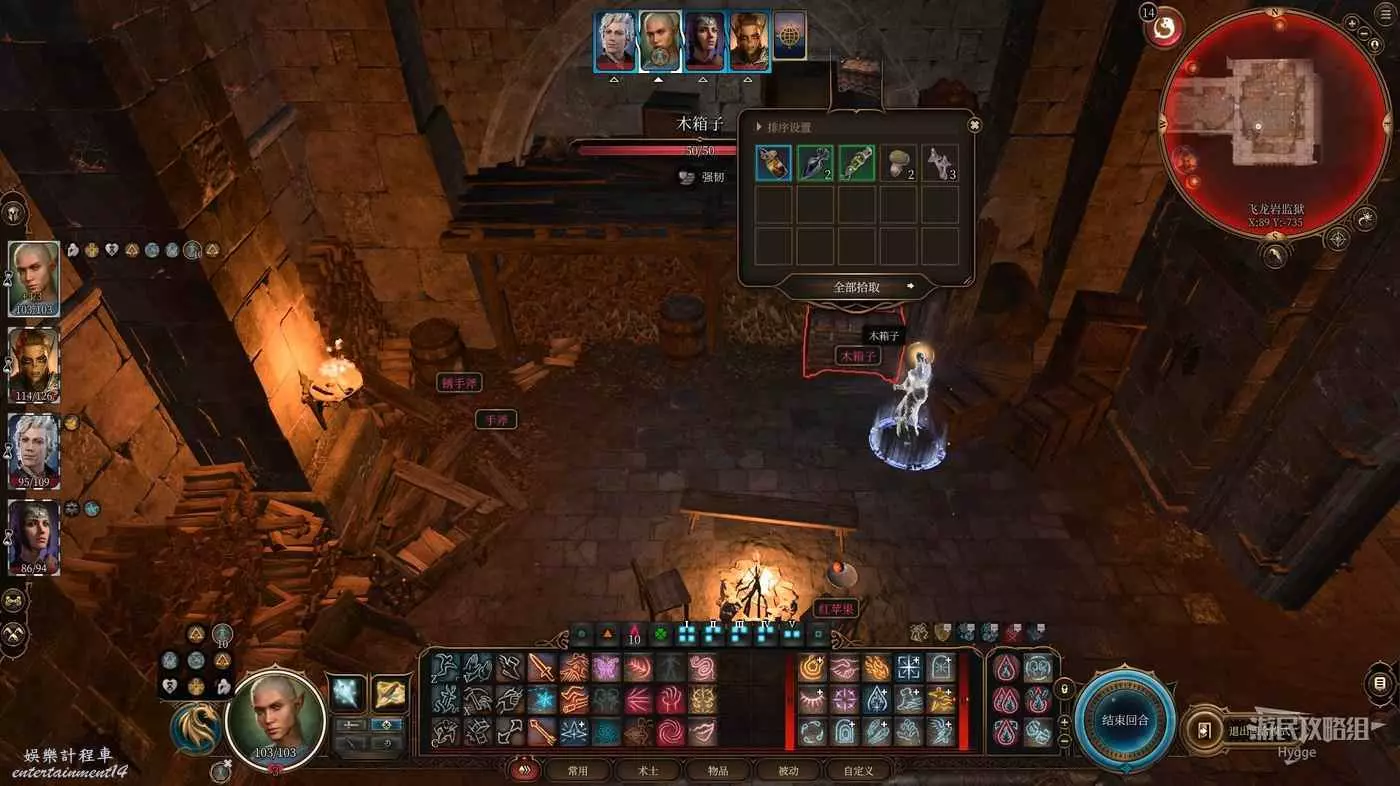Show the 被动 passives hotbar tab
Viewport: 1400px width, 786px height.
click(788, 771)
